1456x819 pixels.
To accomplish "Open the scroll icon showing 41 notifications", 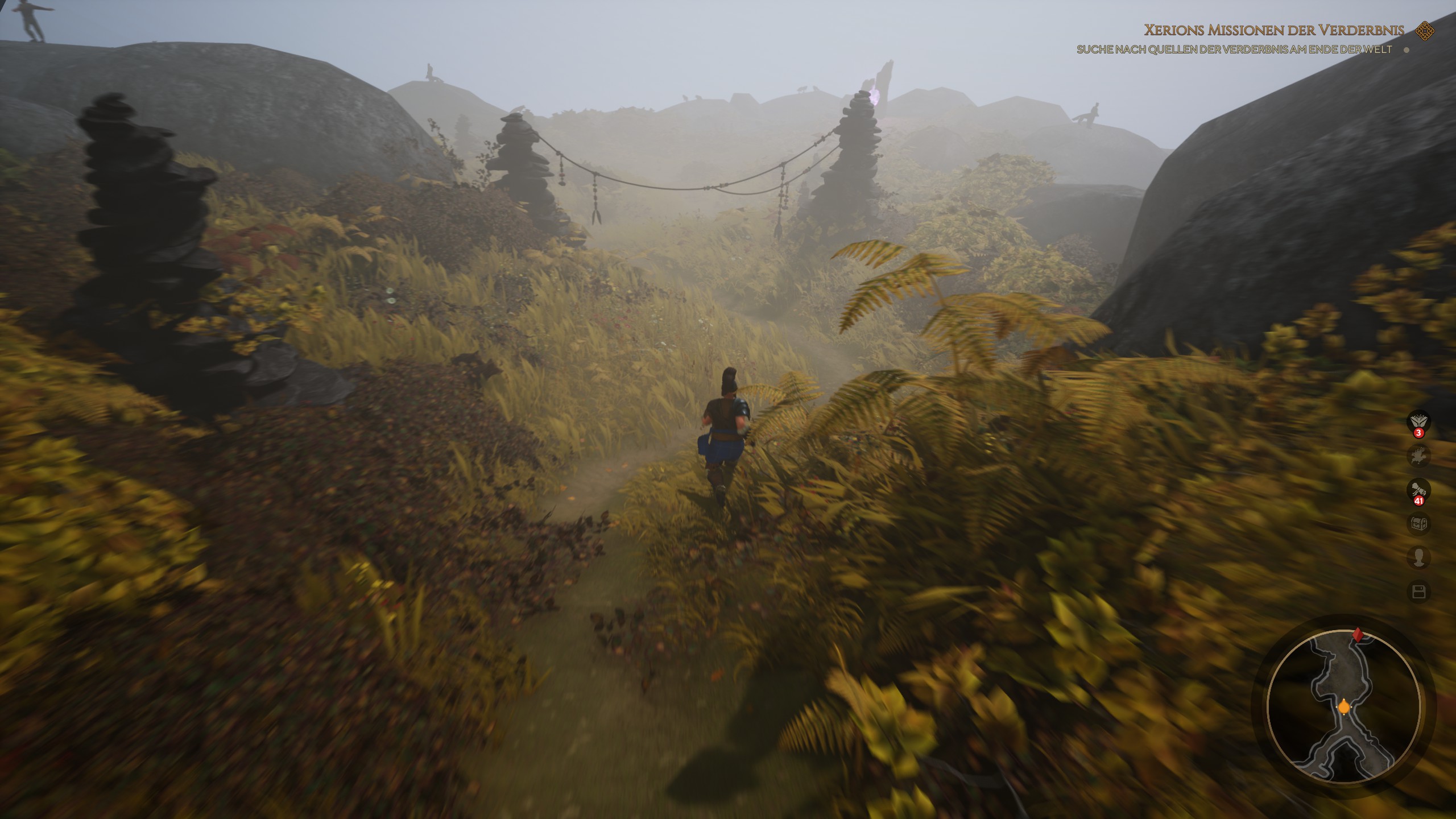I will point(1418,490).
